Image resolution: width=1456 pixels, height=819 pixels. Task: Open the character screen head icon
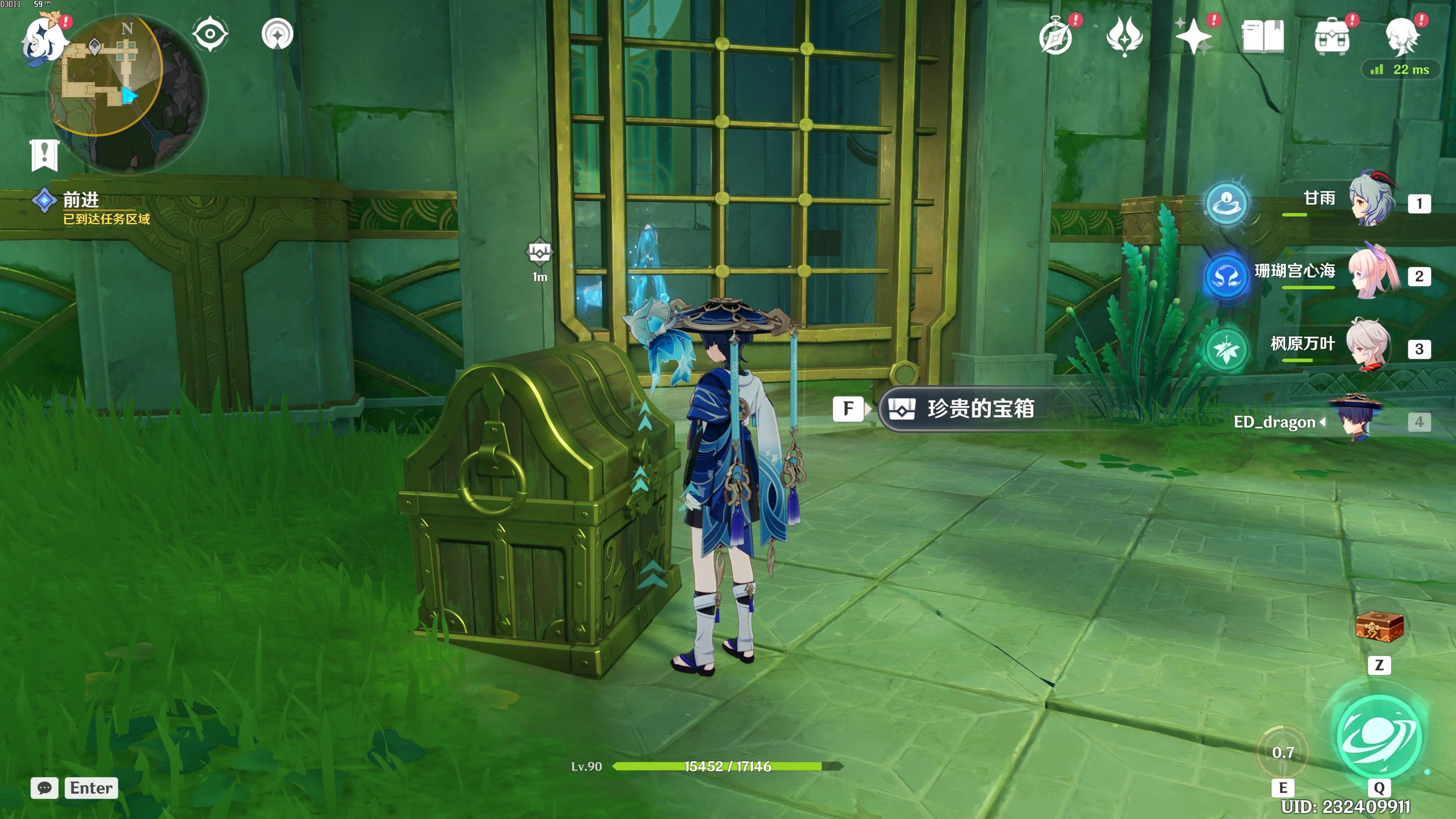1402,36
